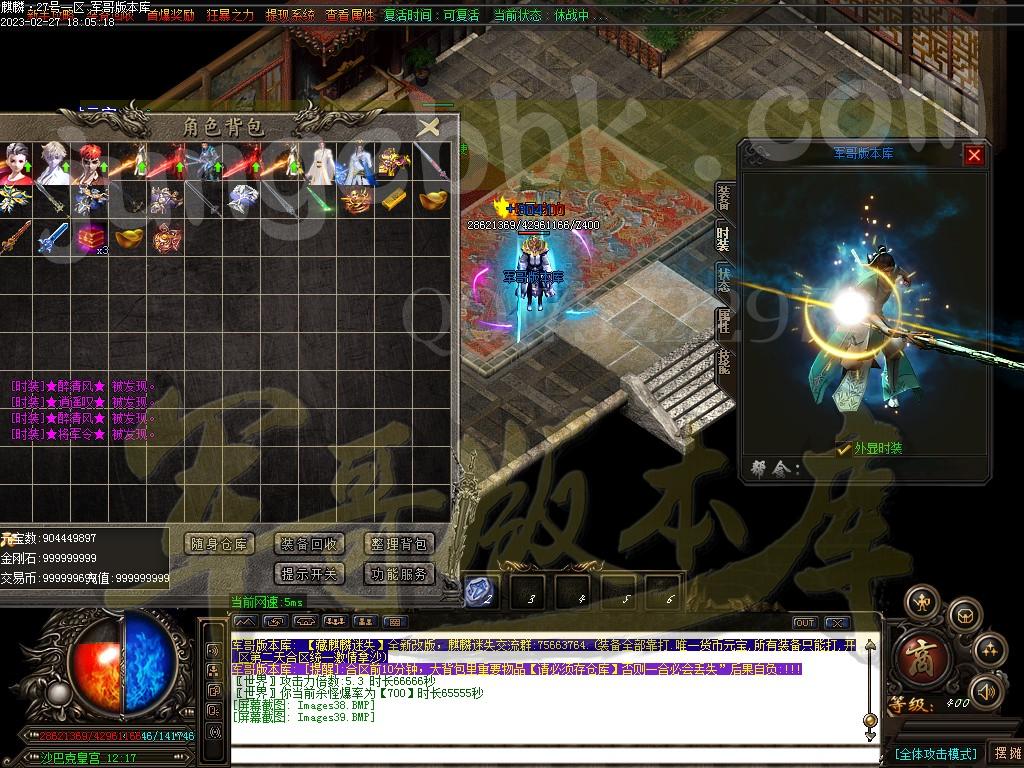Toggle the 外显时装 costume display checkbox
The image size is (1024, 768).
coord(845,449)
